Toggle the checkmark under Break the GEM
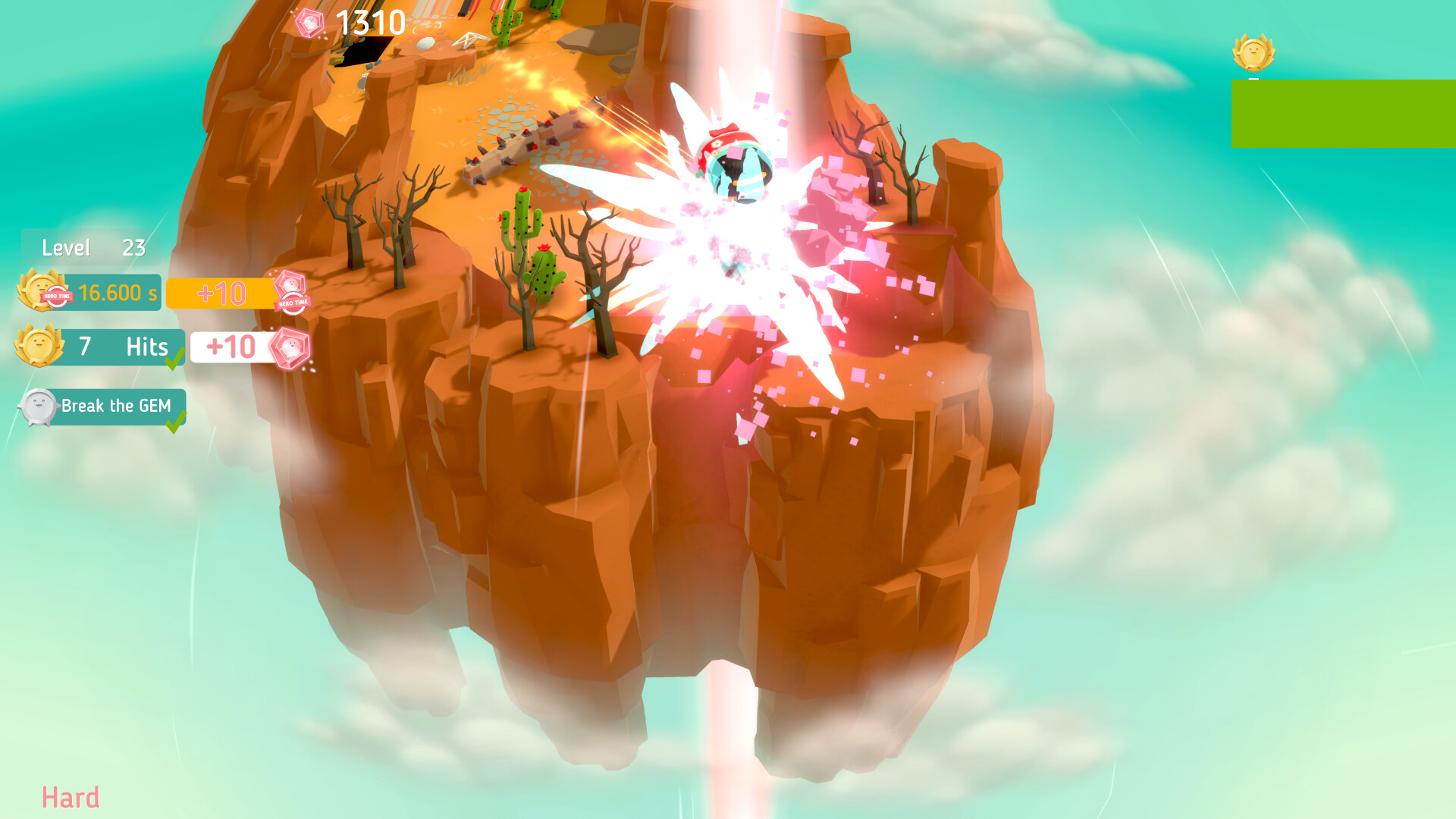The width and height of the screenshot is (1456, 819). click(x=176, y=422)
